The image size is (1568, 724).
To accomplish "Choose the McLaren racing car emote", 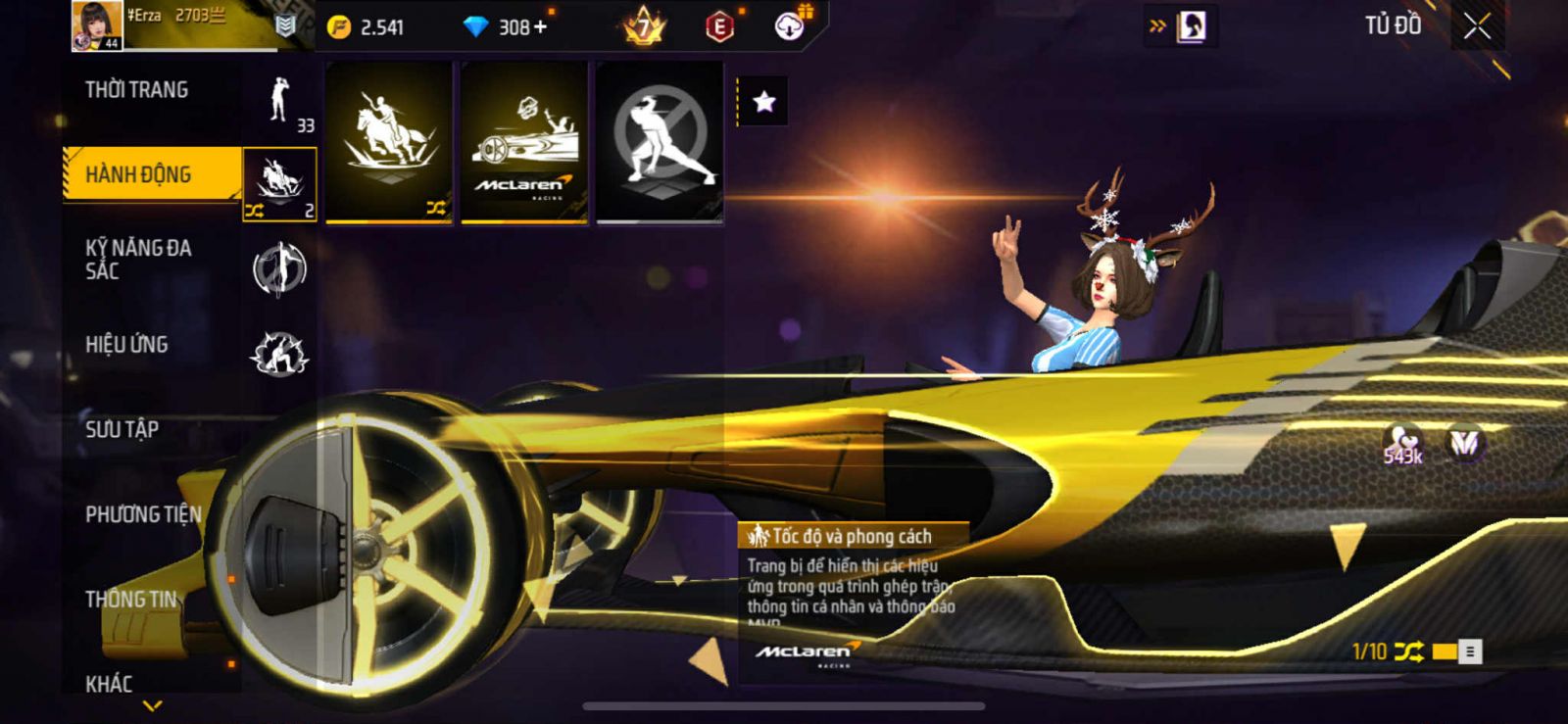I will [x=524, y=142].
